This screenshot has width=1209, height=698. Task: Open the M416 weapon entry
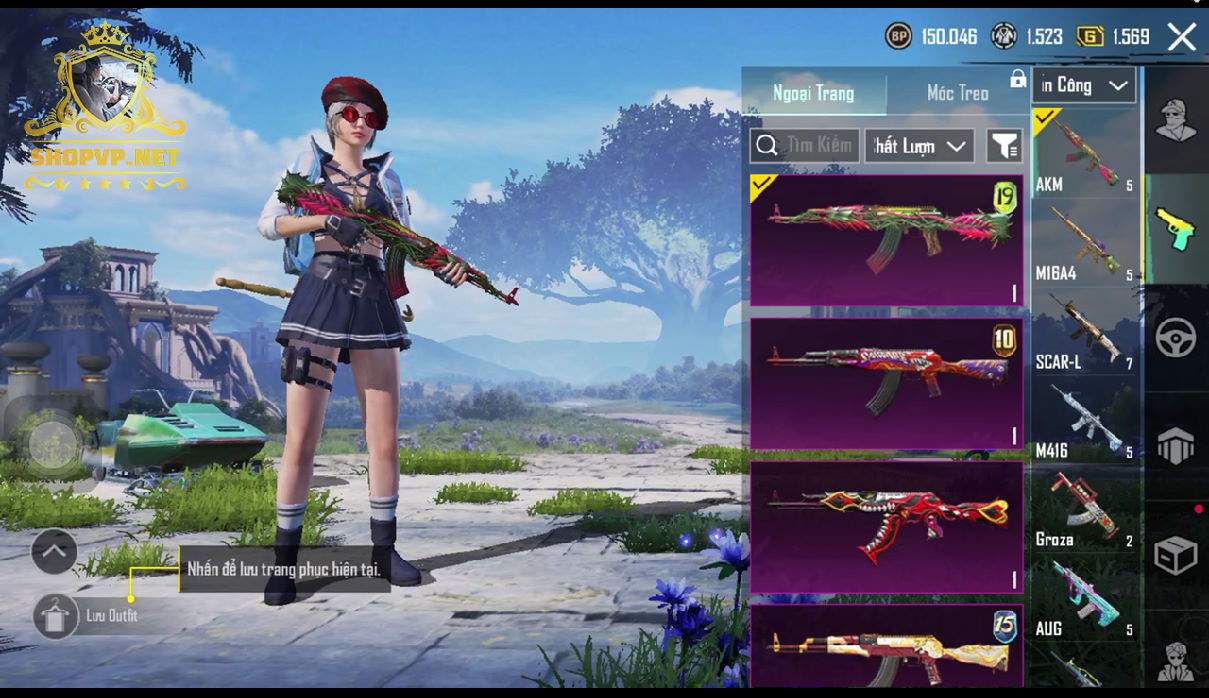(x=1085, y=421)
